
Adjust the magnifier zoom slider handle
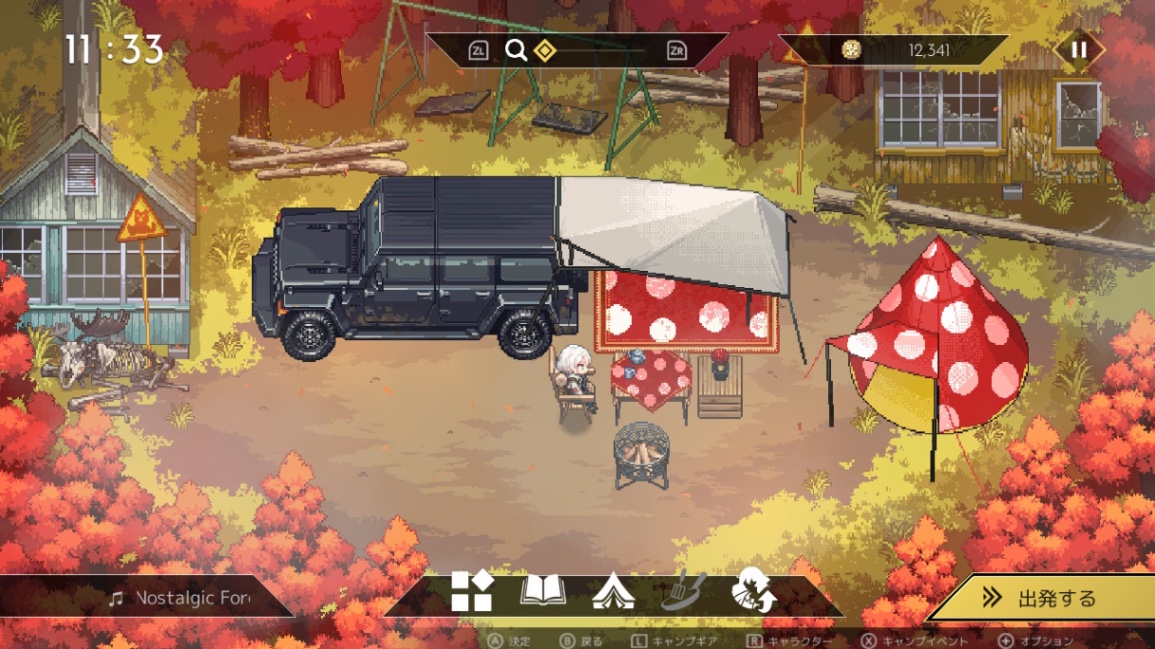545,50
